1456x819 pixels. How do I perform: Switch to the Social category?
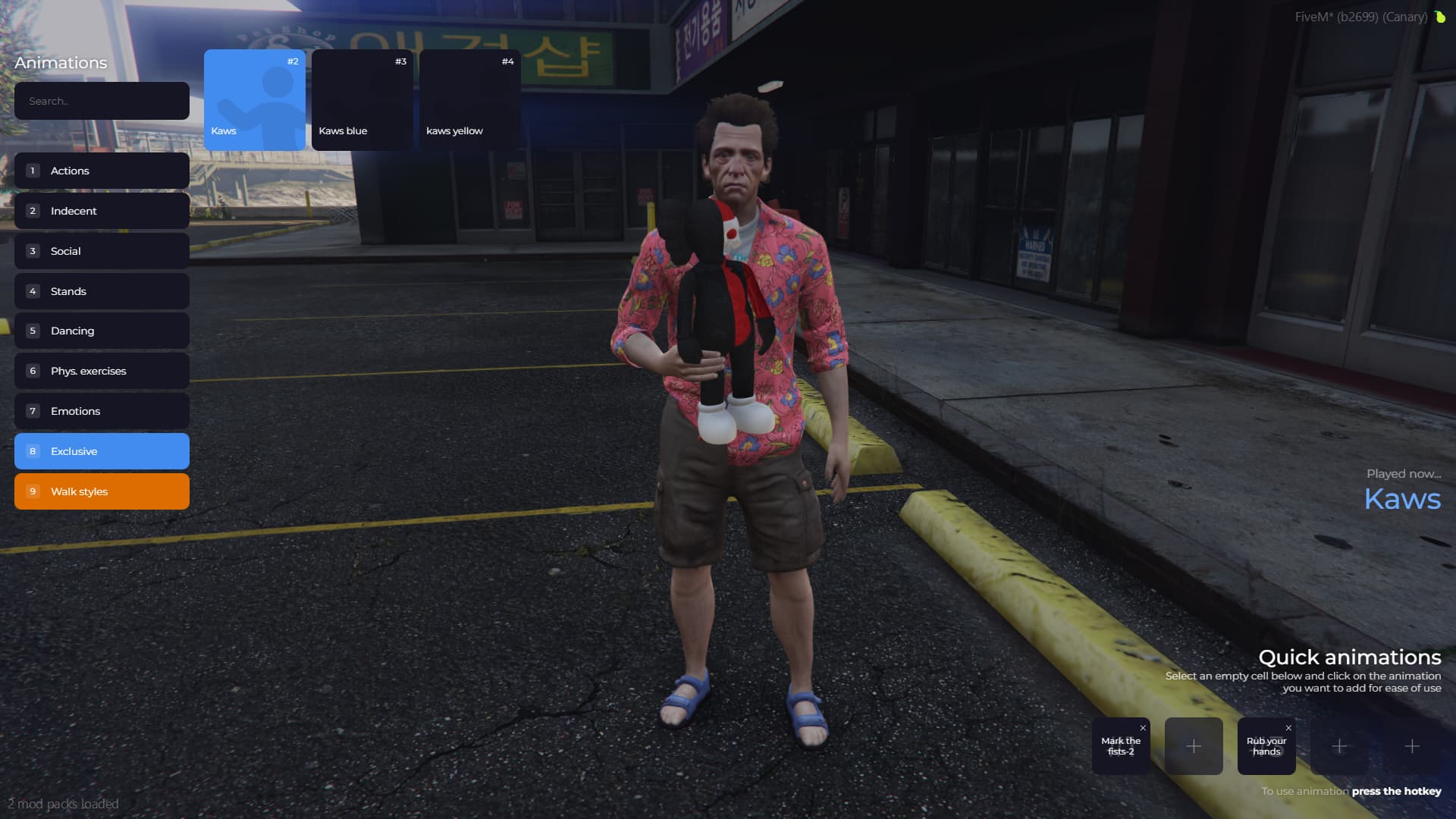102,251
